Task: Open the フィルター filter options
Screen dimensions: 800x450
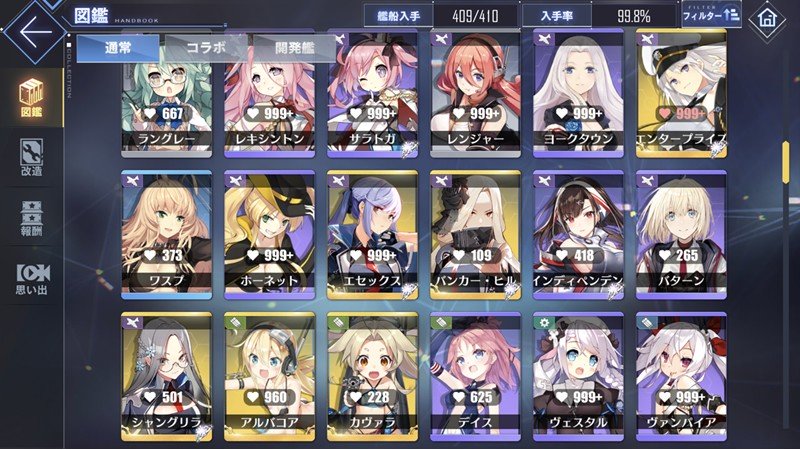Action: pos(711,16)
